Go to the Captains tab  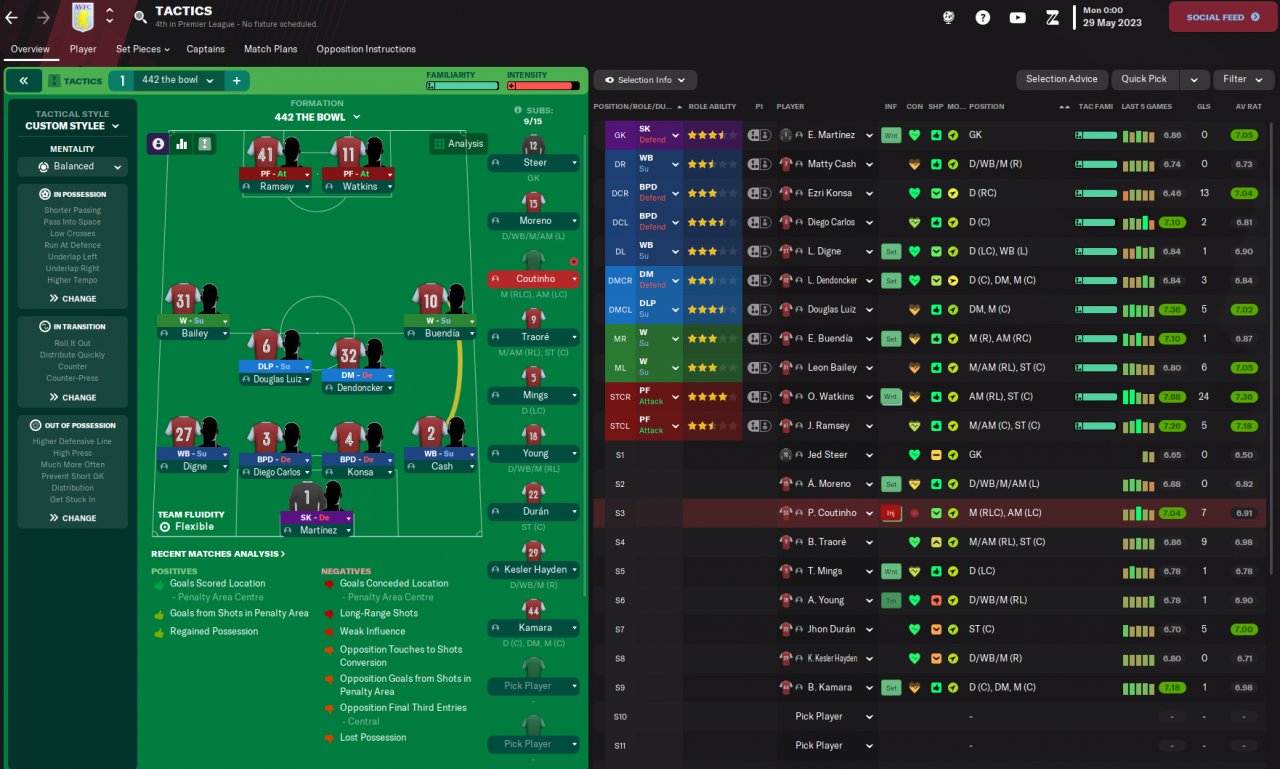pyautogui.click(x=205, y=49)
